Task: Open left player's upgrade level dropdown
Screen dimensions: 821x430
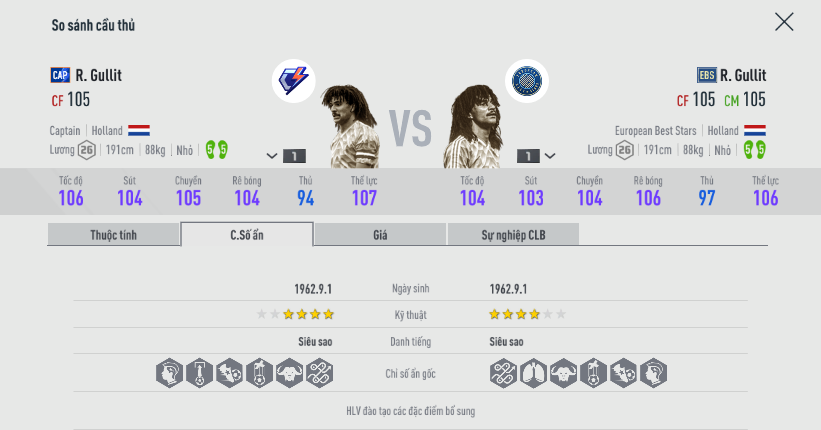Action: click(x=285, y=156)
